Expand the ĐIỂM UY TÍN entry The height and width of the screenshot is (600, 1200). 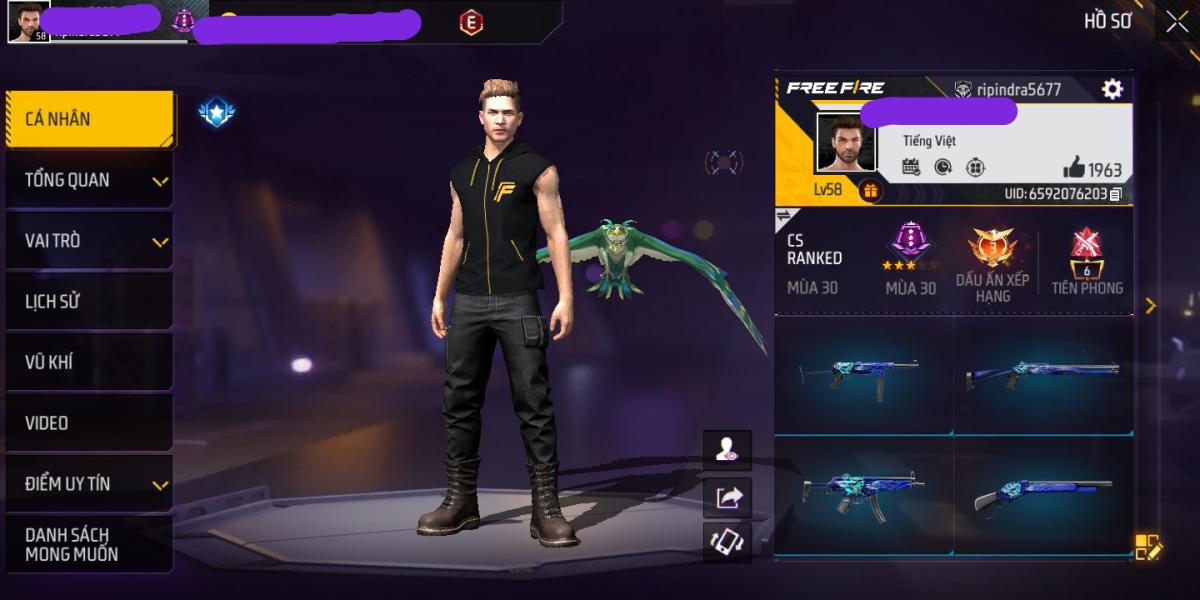(88, 484)
